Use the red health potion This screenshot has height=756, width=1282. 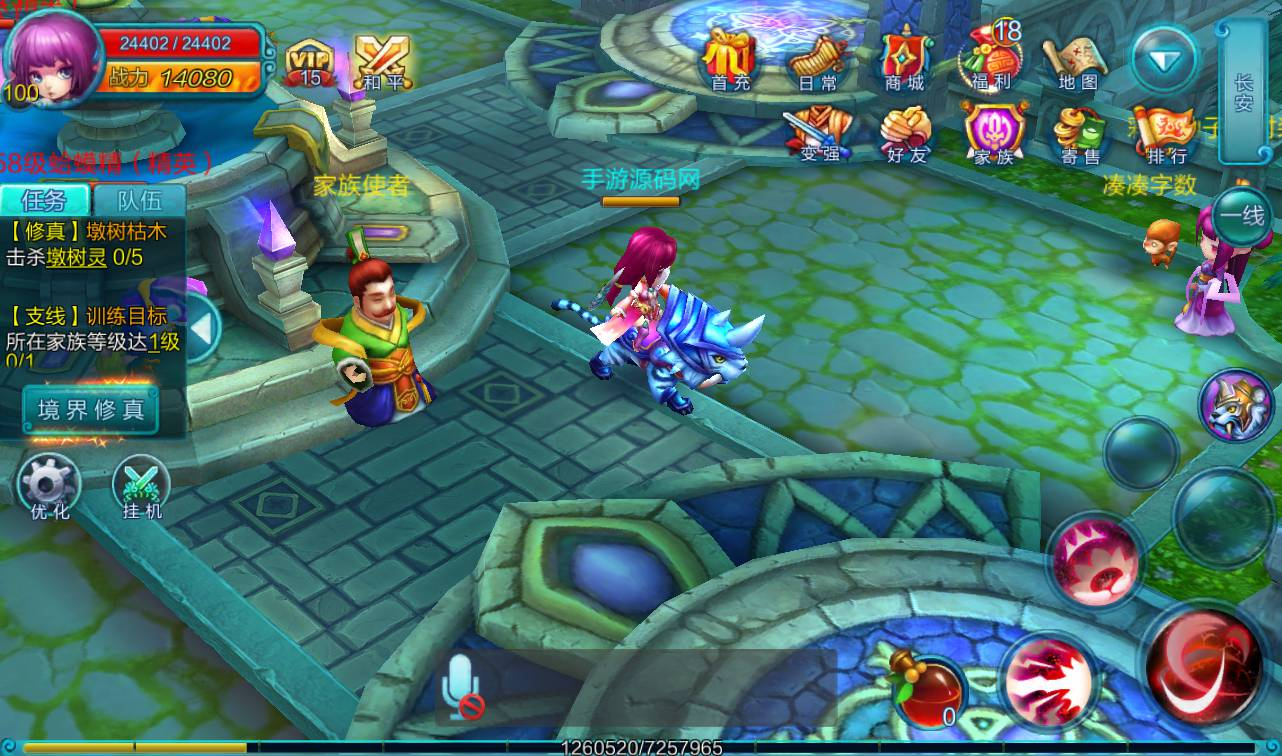tap(929, 690)
